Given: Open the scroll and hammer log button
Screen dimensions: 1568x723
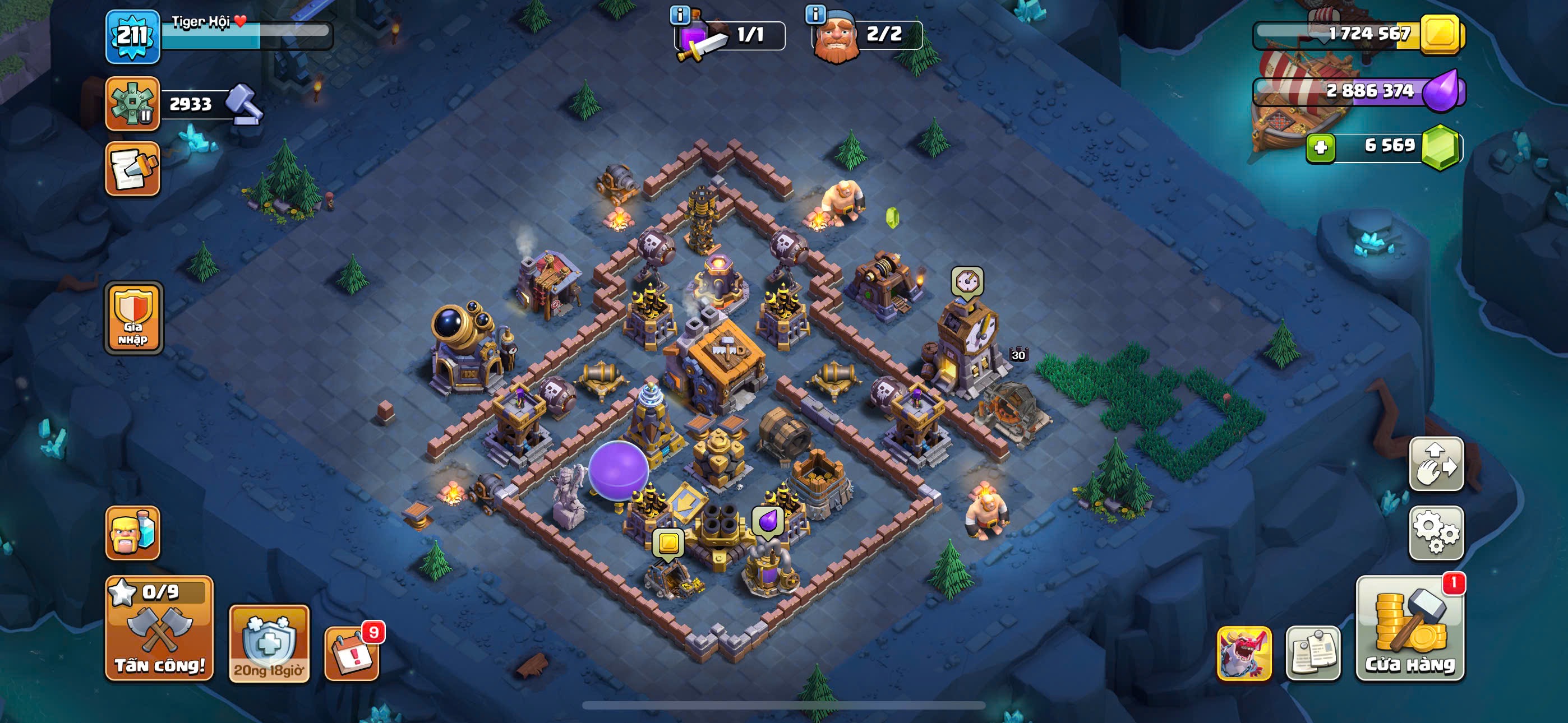Looking at the screenshot, I should coord(133,169).
